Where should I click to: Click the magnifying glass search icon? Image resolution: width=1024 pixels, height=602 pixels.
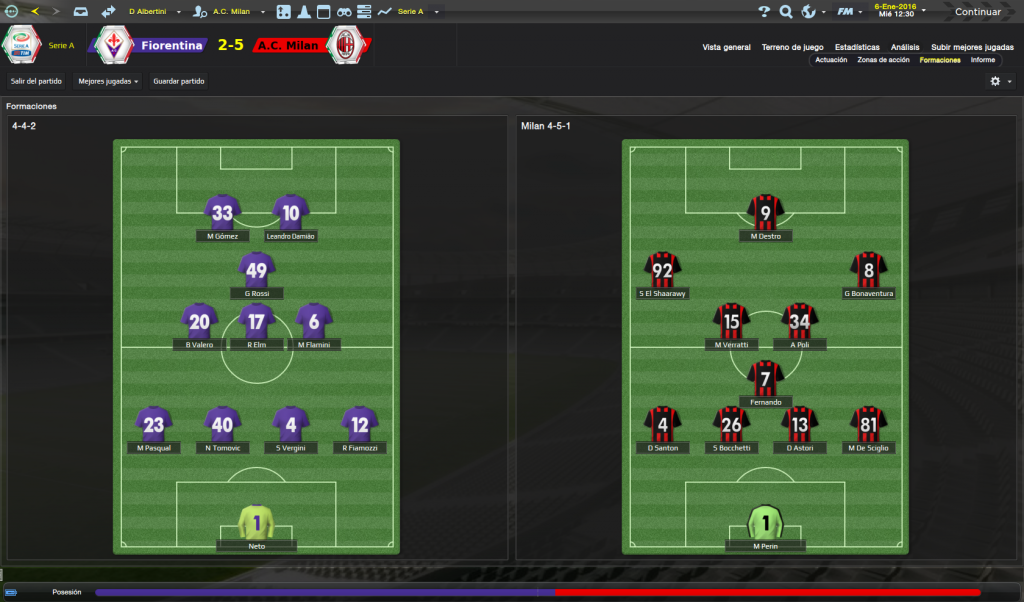(786, 12)
